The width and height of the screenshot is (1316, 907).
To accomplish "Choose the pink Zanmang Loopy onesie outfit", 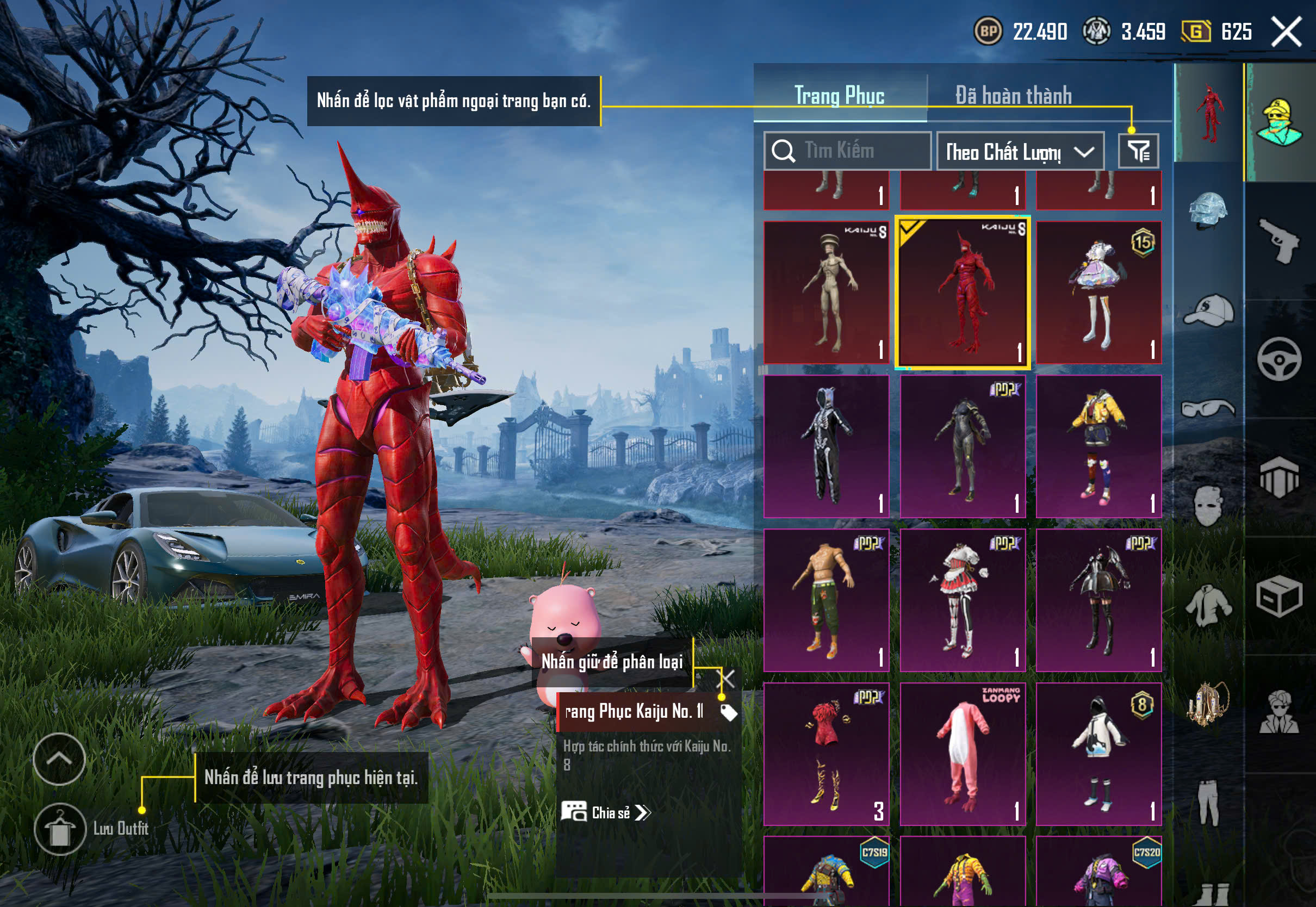I will [x=963, y=754].
